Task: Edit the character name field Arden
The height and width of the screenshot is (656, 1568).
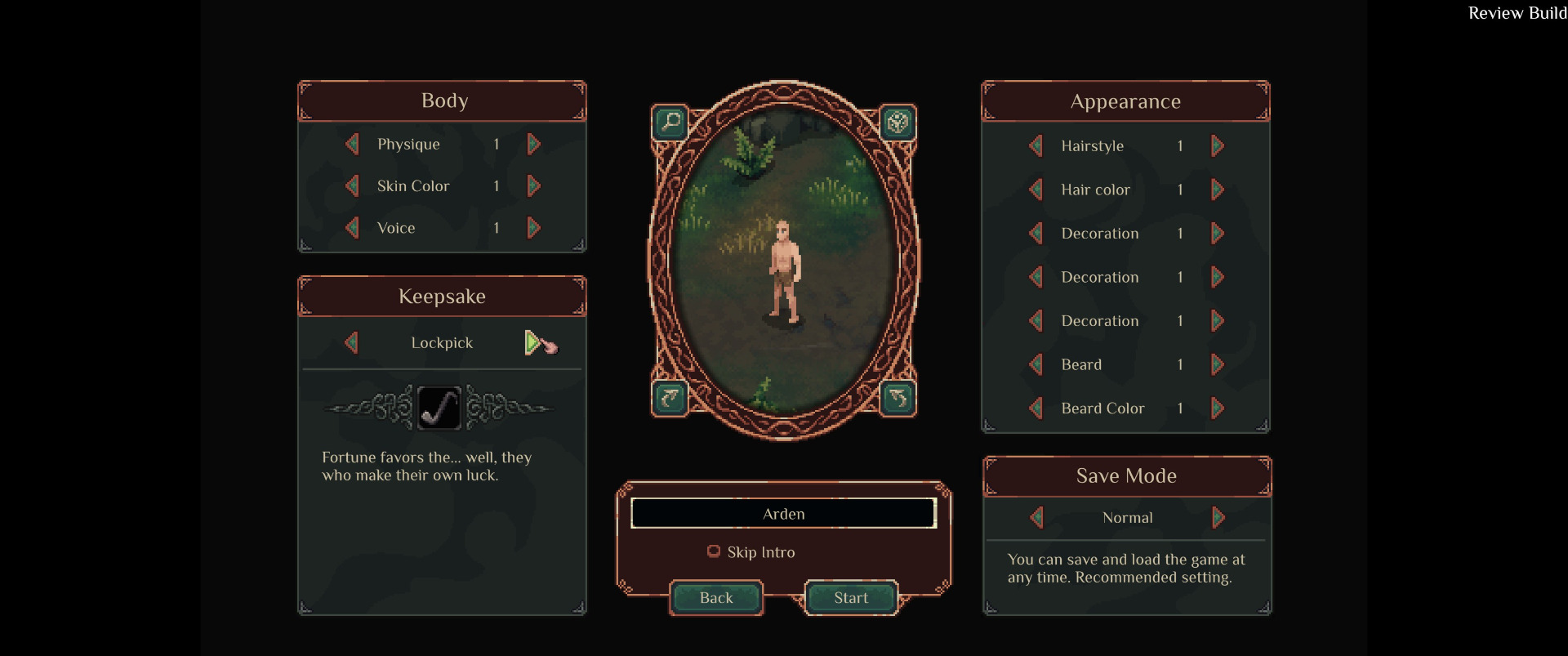Action: click(783, 514)
